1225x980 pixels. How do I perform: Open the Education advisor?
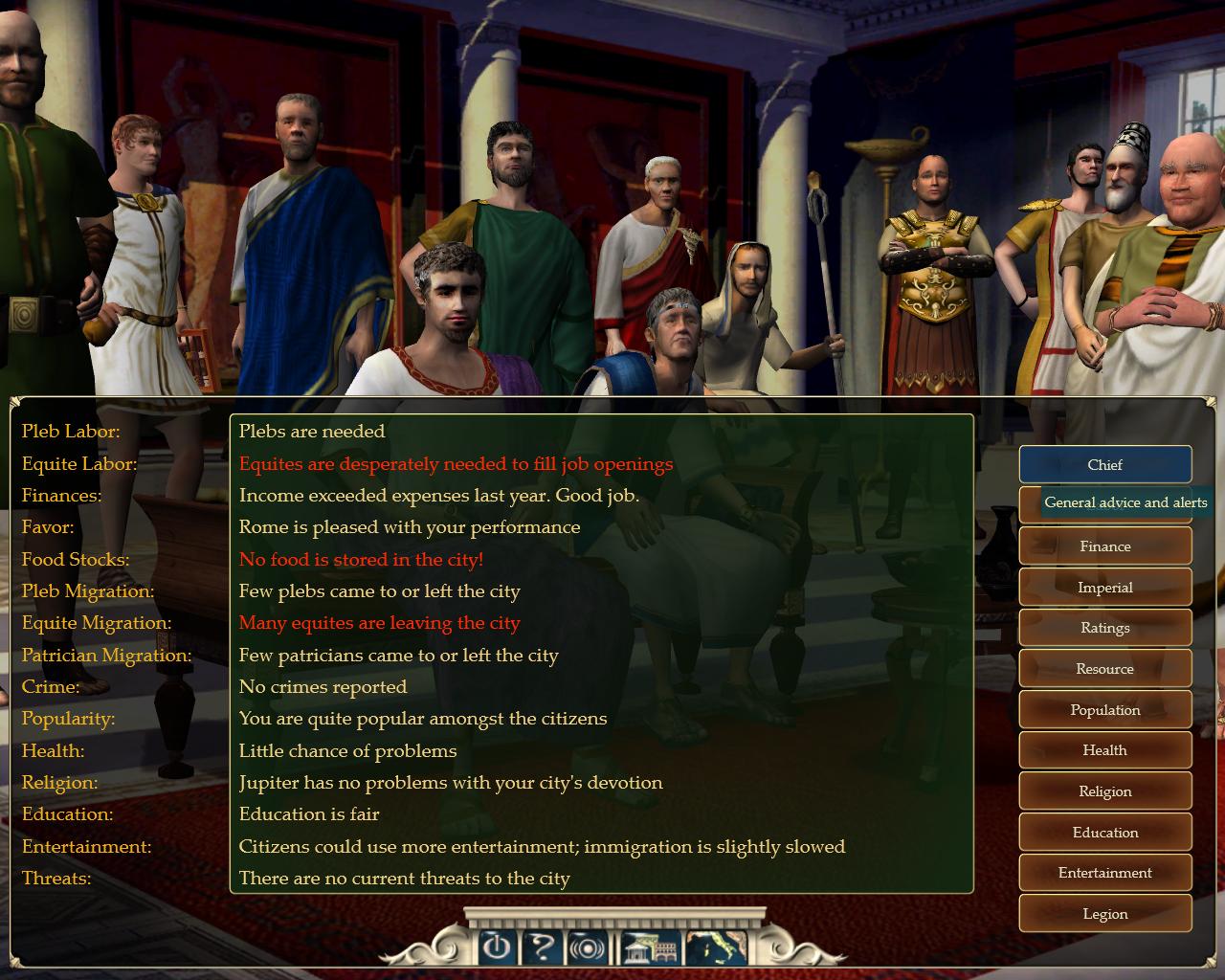1104,833
